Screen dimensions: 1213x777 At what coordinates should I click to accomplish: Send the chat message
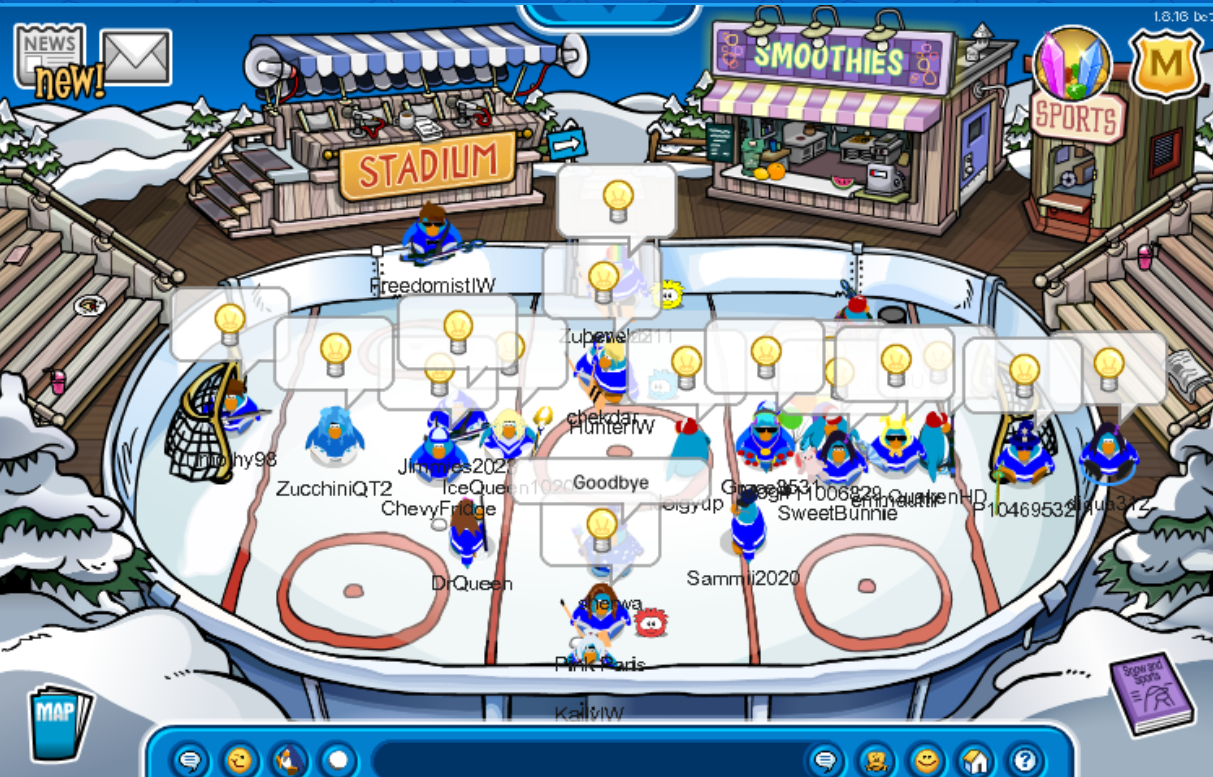825,761
